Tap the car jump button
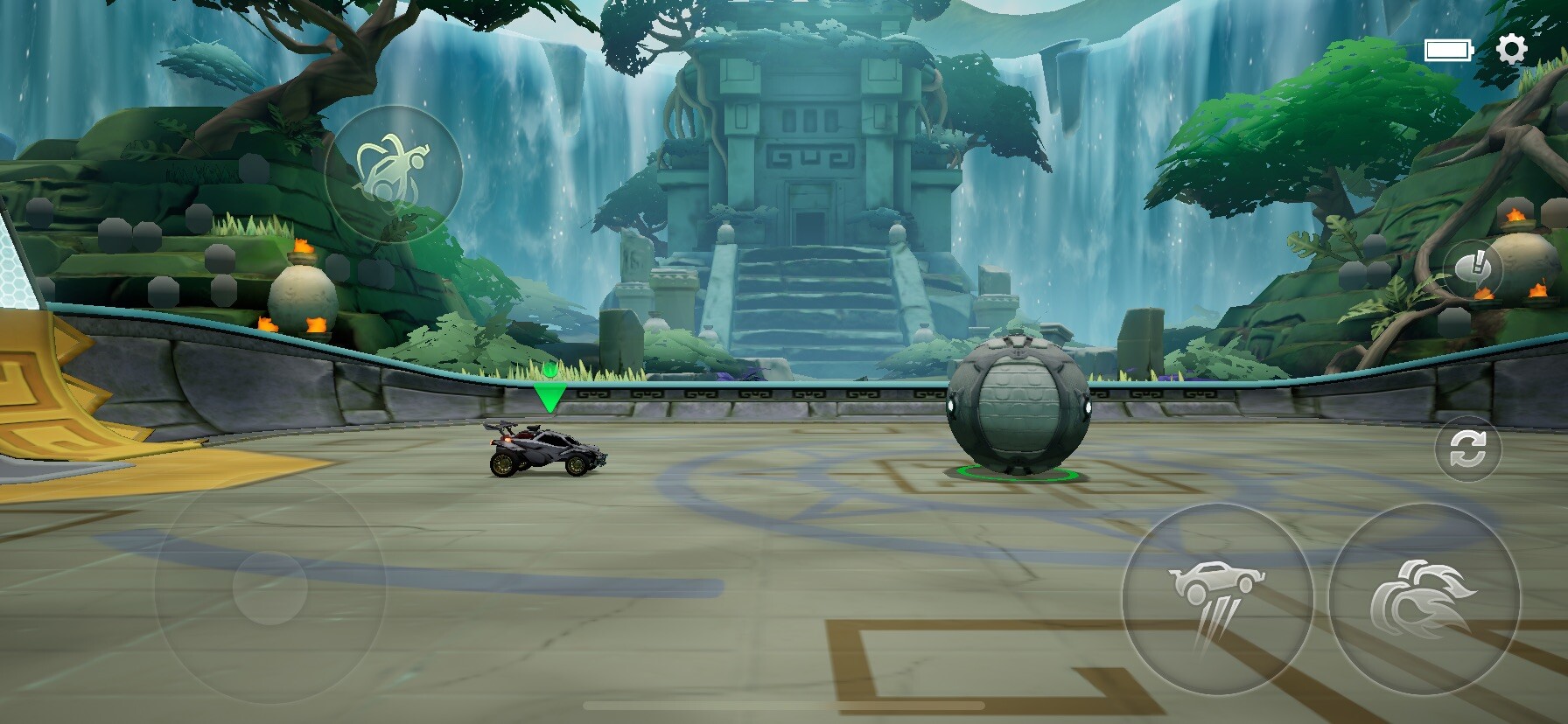1568x724 pixels. point(1217,599)
